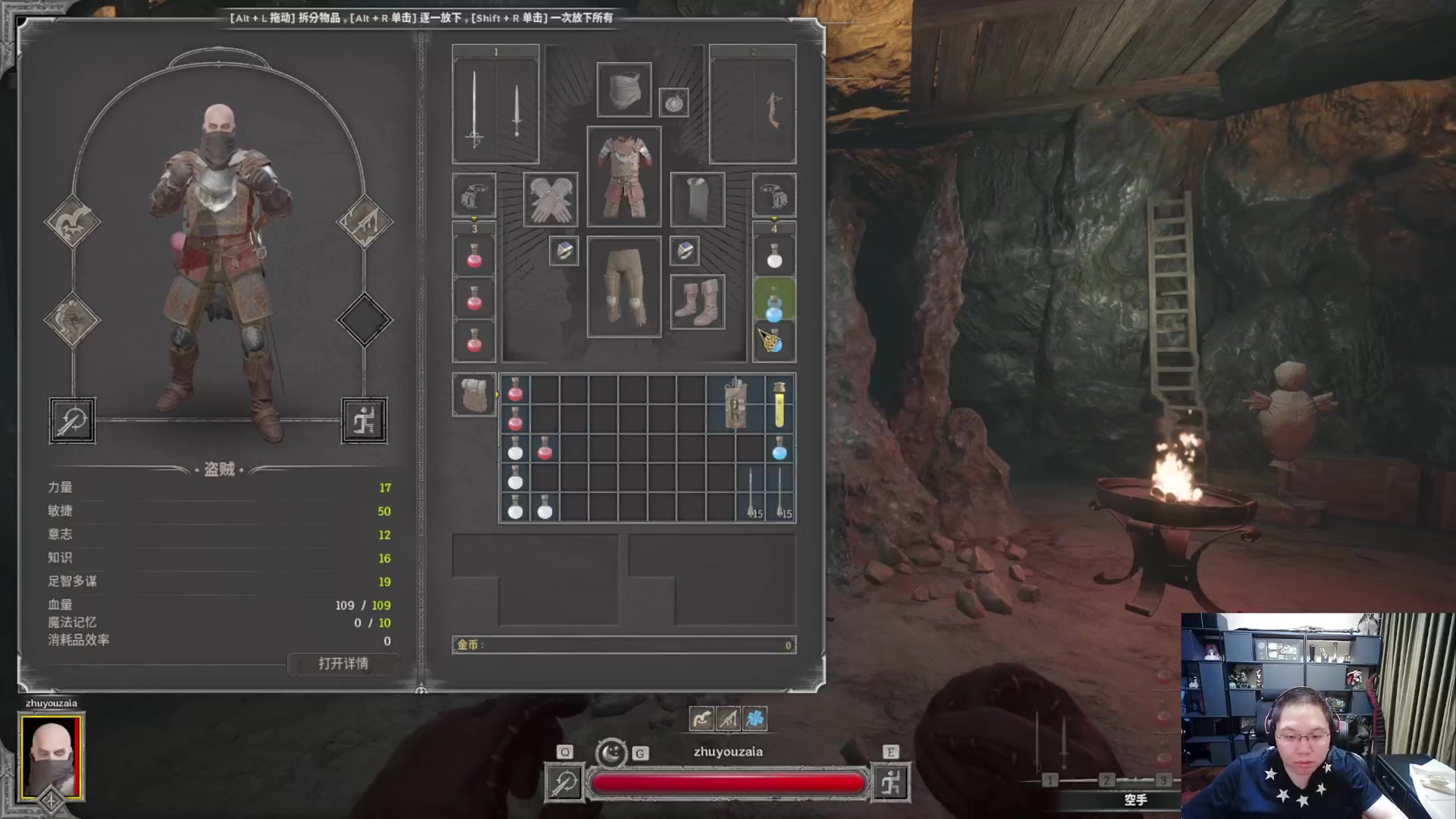
Task: Click the backpack icon beside the inventory grid
Action: click(474, 395)
